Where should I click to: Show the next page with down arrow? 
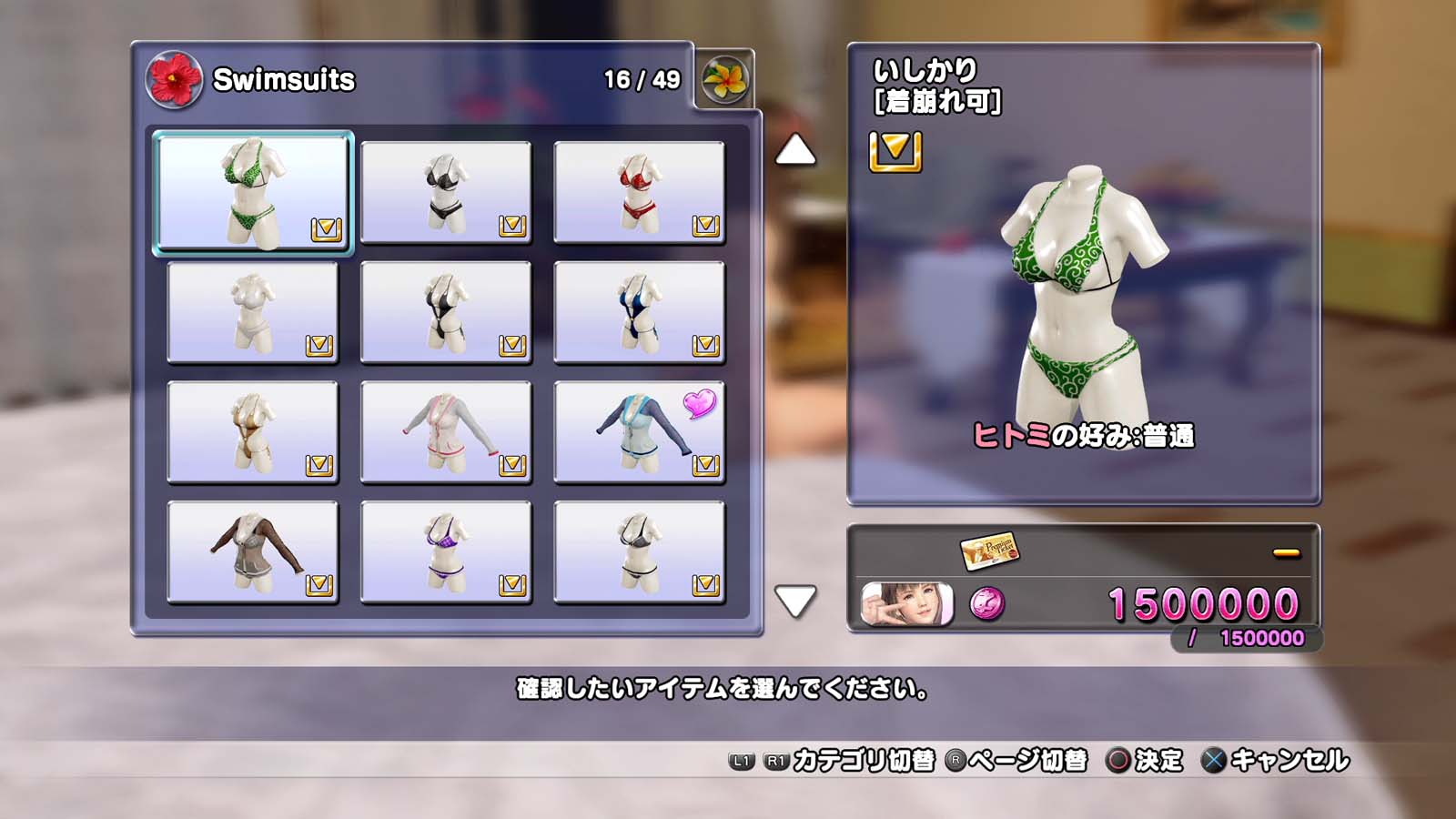tap(794, 601)
